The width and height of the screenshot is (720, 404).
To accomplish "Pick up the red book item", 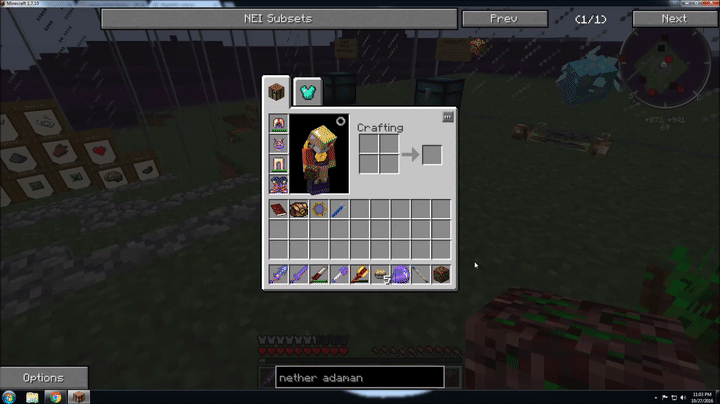I will coord(279,210).
